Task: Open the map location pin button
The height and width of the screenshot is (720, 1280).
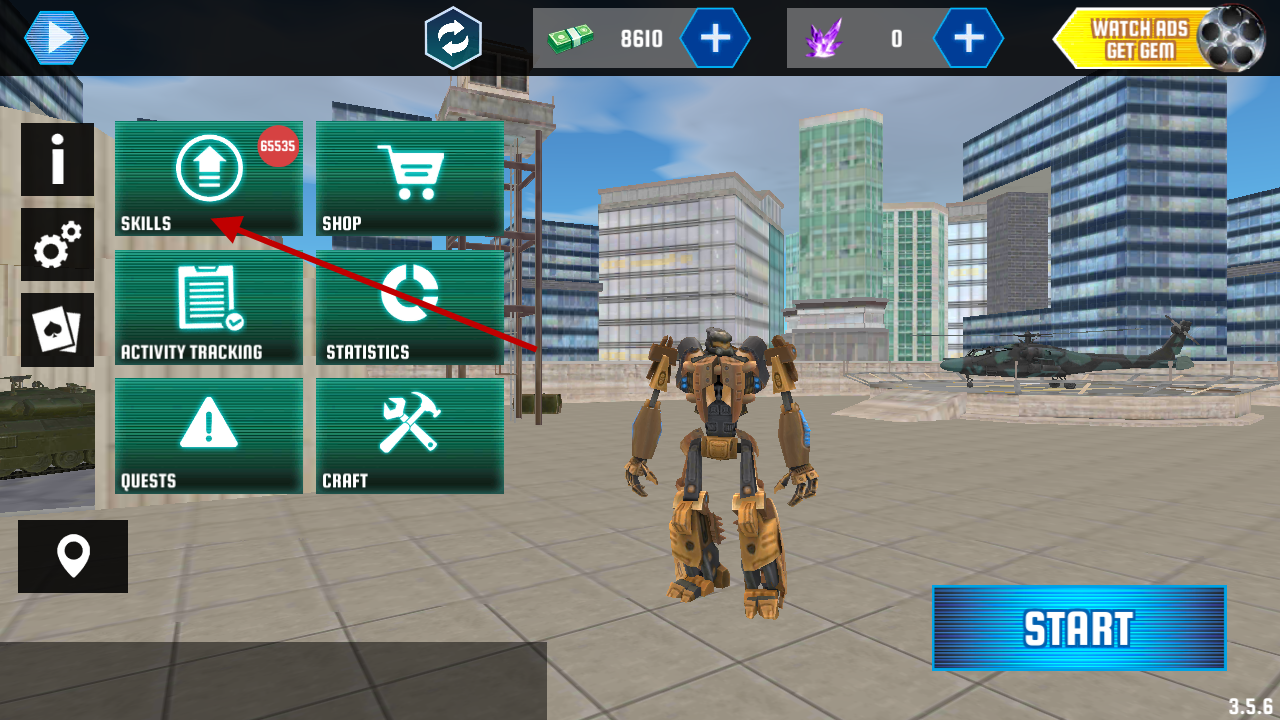Action: pyautogui.click(x=73, y=556)
